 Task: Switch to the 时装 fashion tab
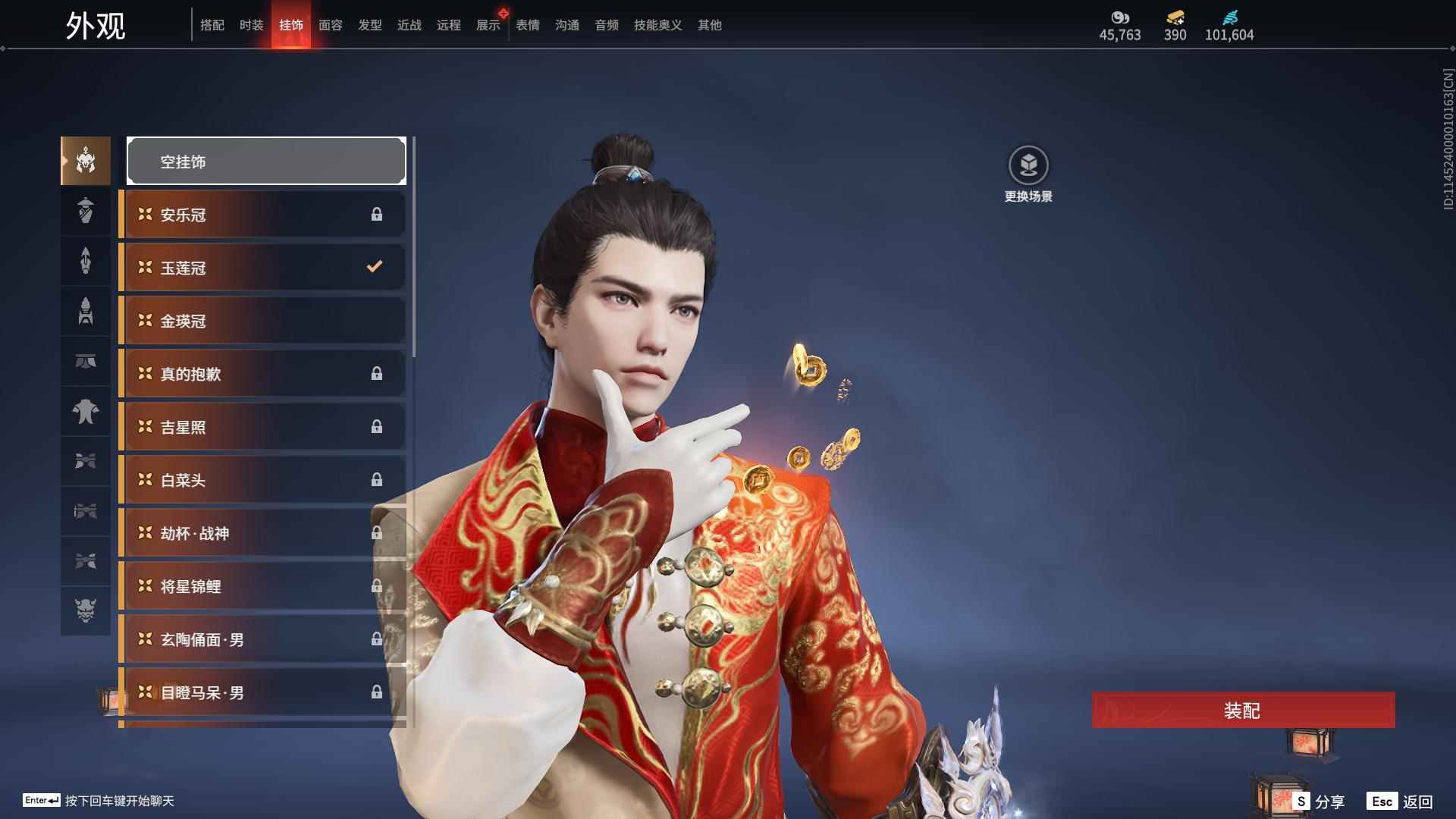(251, 24)
